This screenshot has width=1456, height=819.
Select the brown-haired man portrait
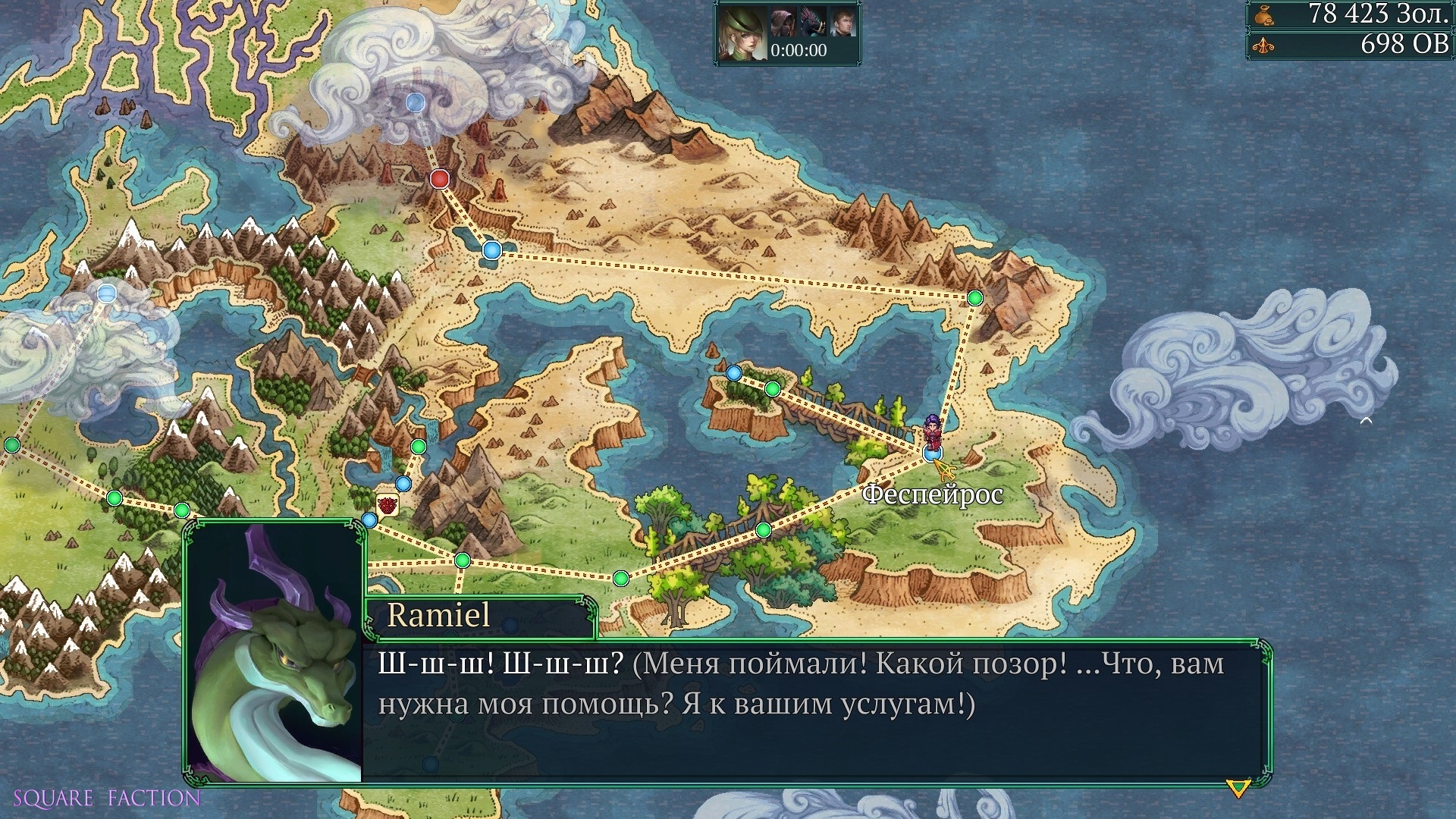(843, 22)
